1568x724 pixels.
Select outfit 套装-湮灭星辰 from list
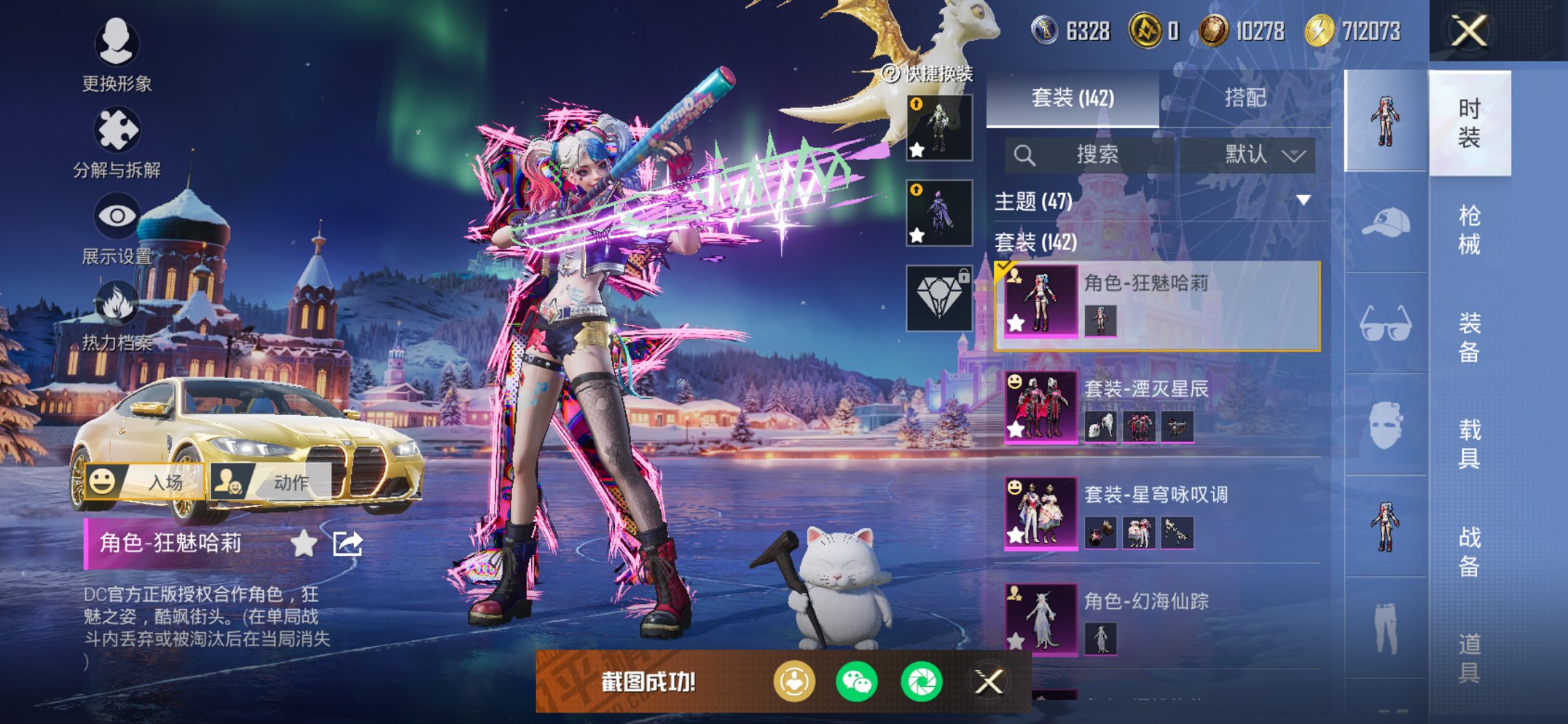[x=1159, y=406]
